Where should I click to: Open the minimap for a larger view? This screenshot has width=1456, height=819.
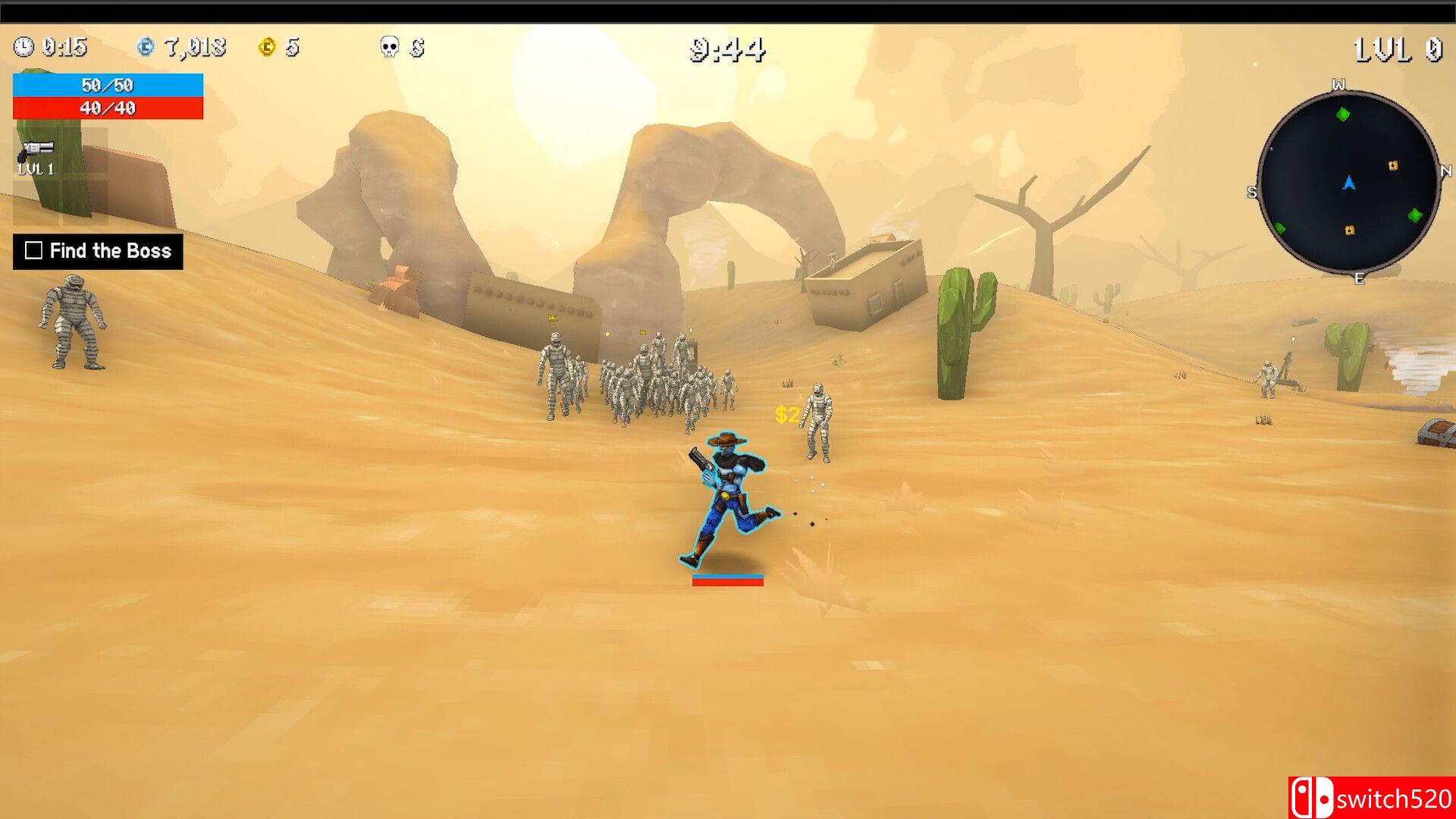(1350, 186)
